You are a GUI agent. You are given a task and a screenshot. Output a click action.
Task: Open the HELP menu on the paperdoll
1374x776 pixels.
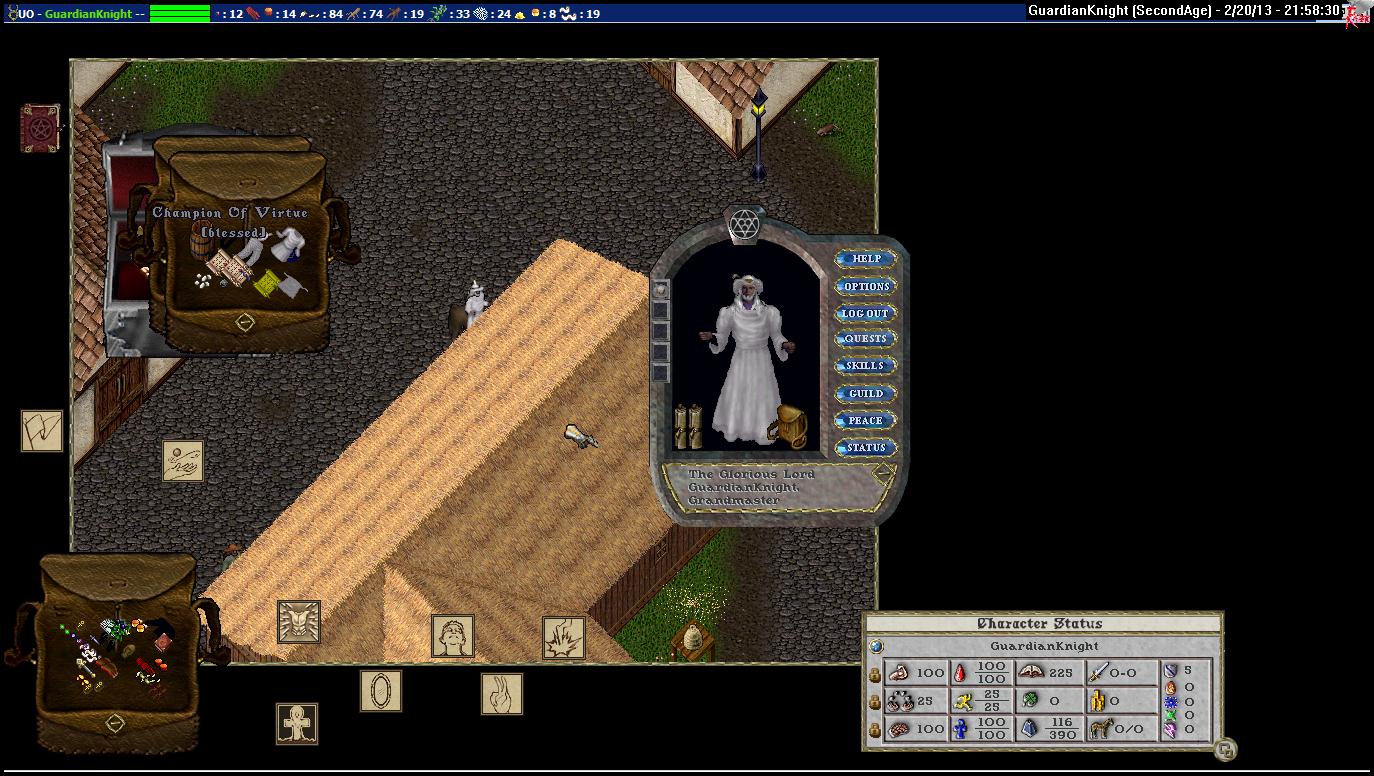tap(866, 259)
